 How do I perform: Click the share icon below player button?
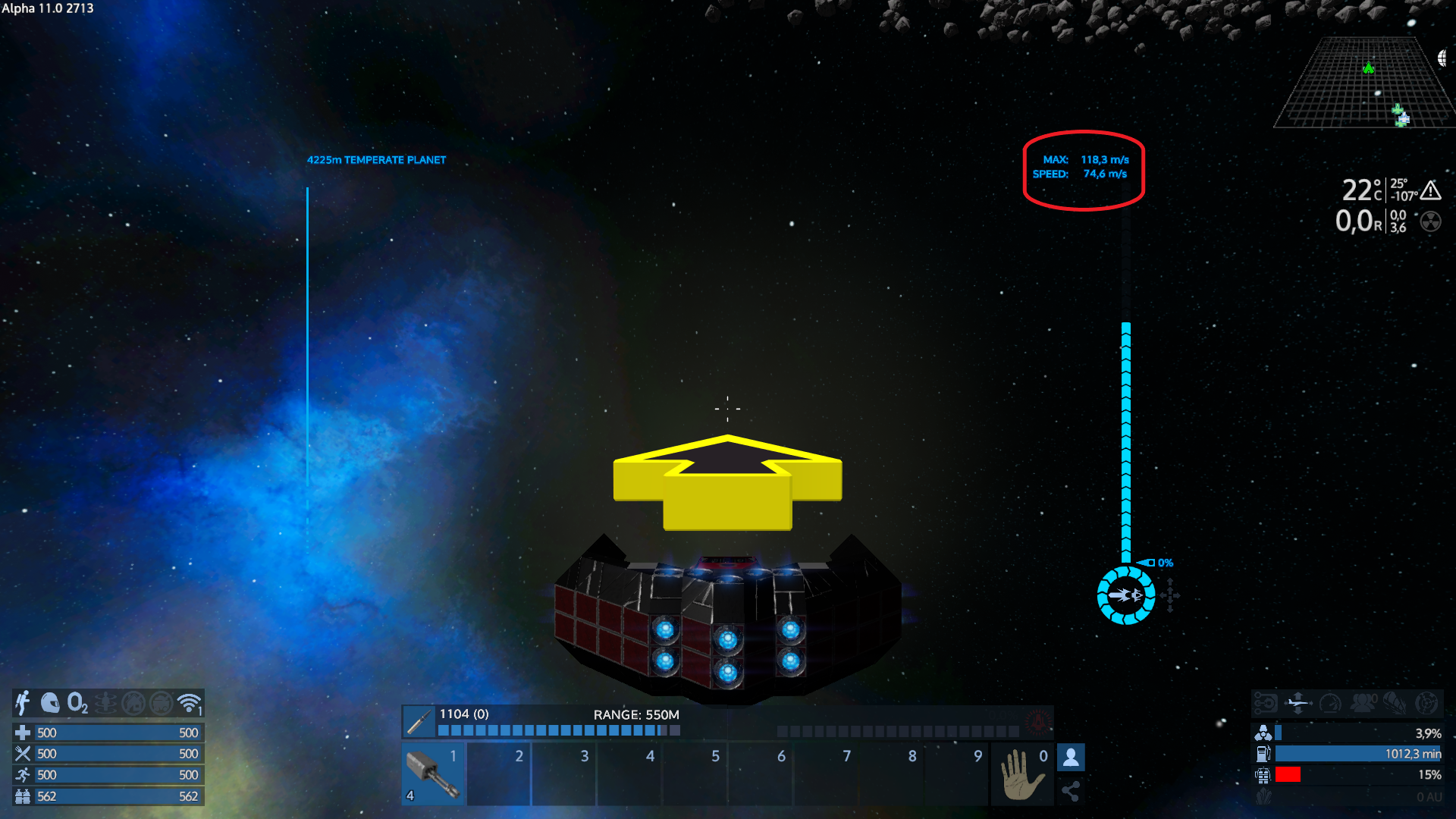[x=1071, y=792]
